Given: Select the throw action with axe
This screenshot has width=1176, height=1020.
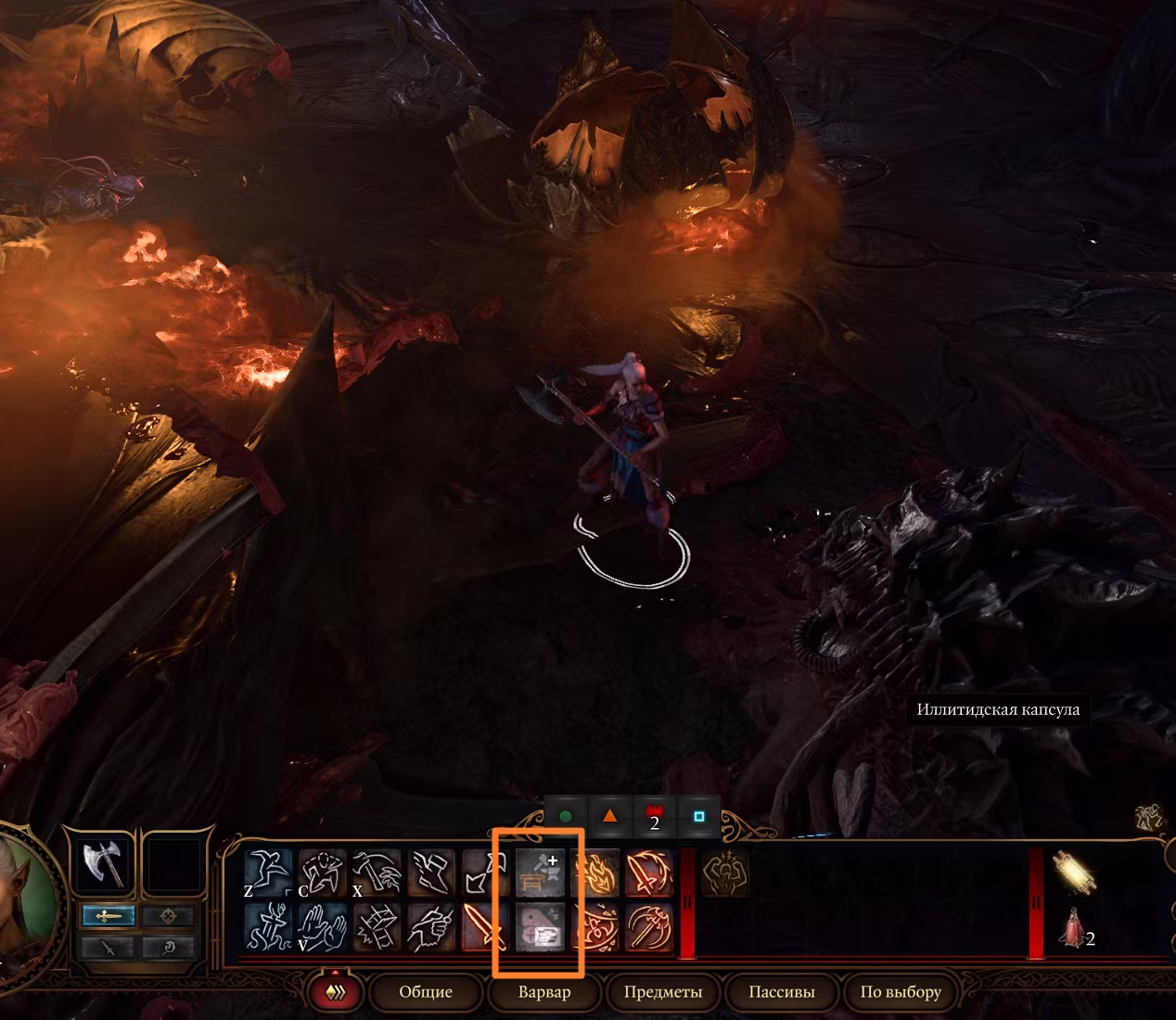Looking at the screenshot, I should pyautogui.click(x=376, y=873).
